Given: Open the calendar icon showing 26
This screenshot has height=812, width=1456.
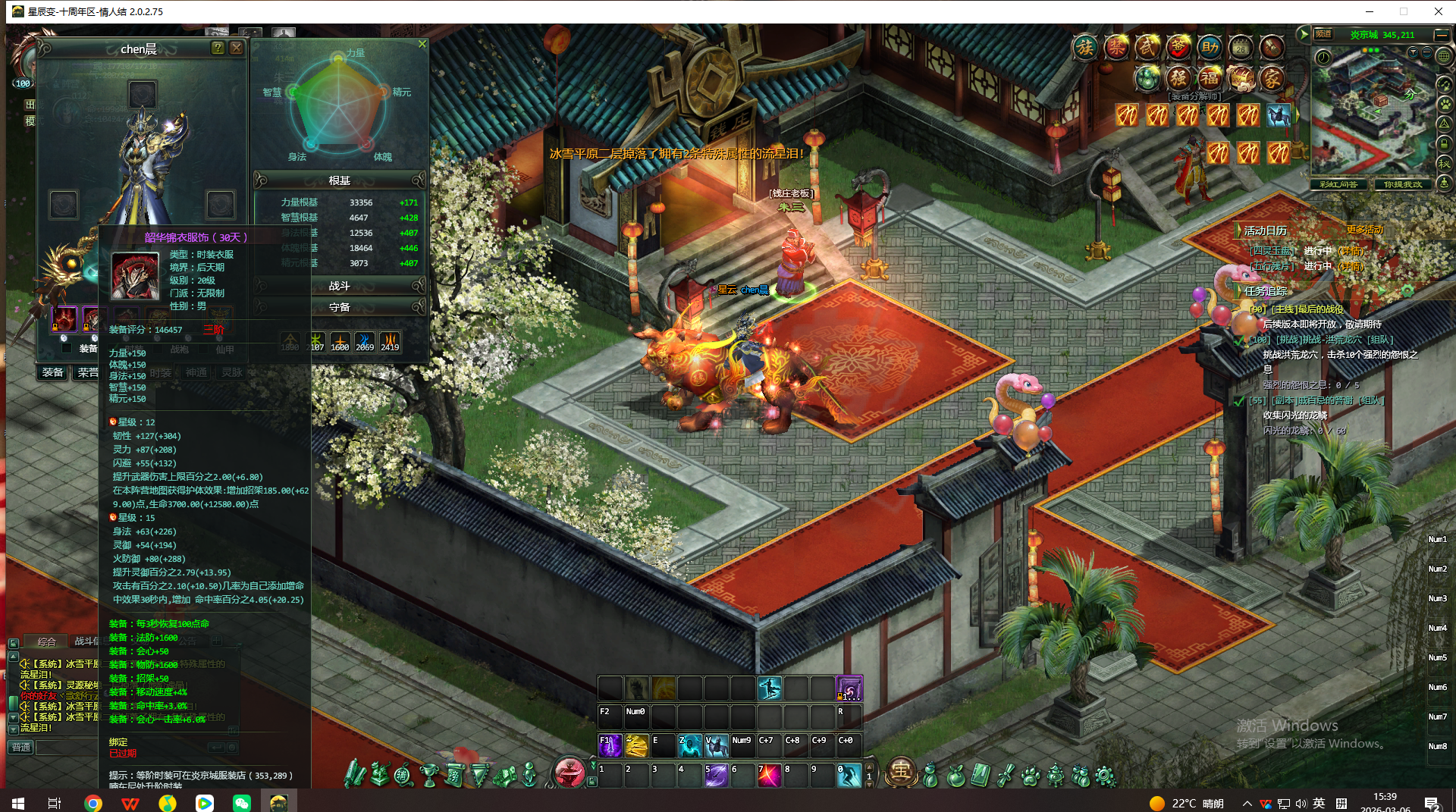Looking at the screenshot, I should tap(1241, 48).
